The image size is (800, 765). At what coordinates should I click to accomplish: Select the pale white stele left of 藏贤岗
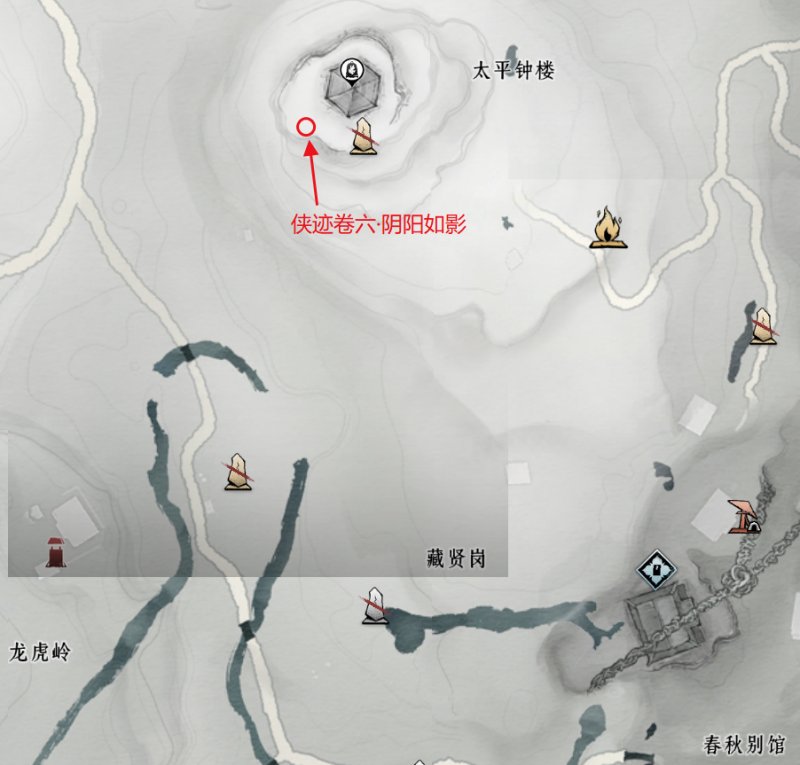click(x=375, y=605)
